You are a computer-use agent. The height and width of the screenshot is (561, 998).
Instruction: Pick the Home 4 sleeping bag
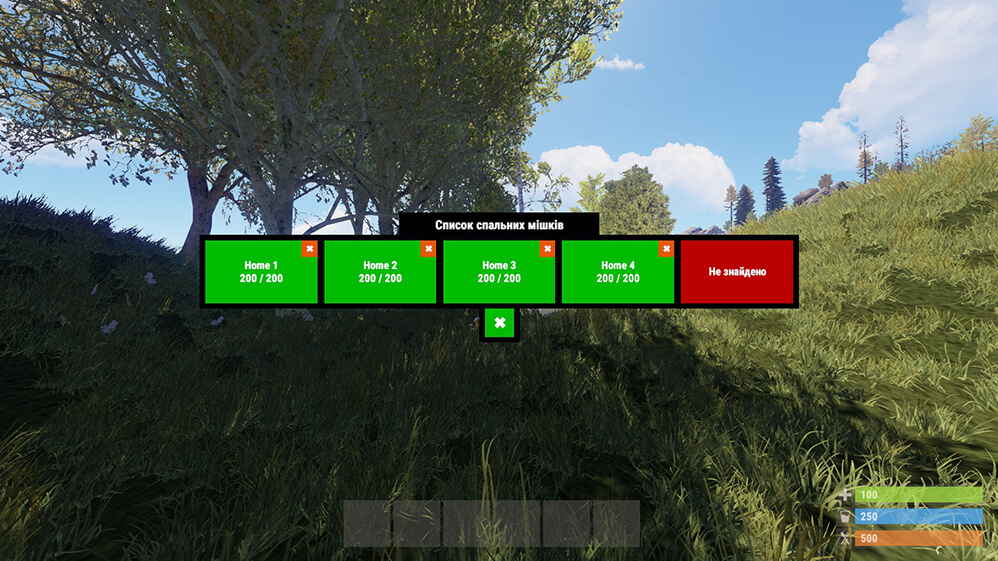pyautogui.click(x=618, y=274)
